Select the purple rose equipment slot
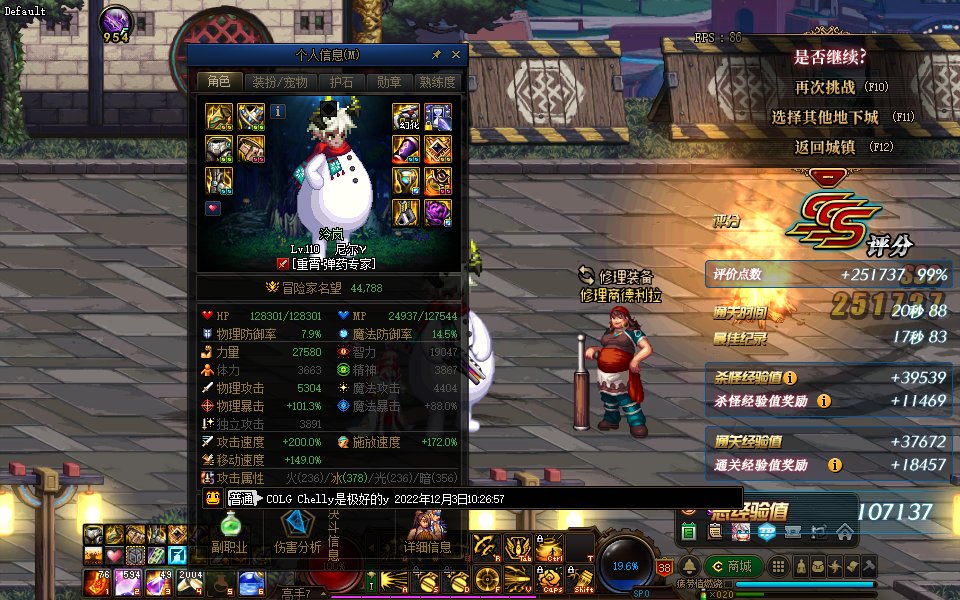Screen dimensions: 960x600 [x=438, y=211]
